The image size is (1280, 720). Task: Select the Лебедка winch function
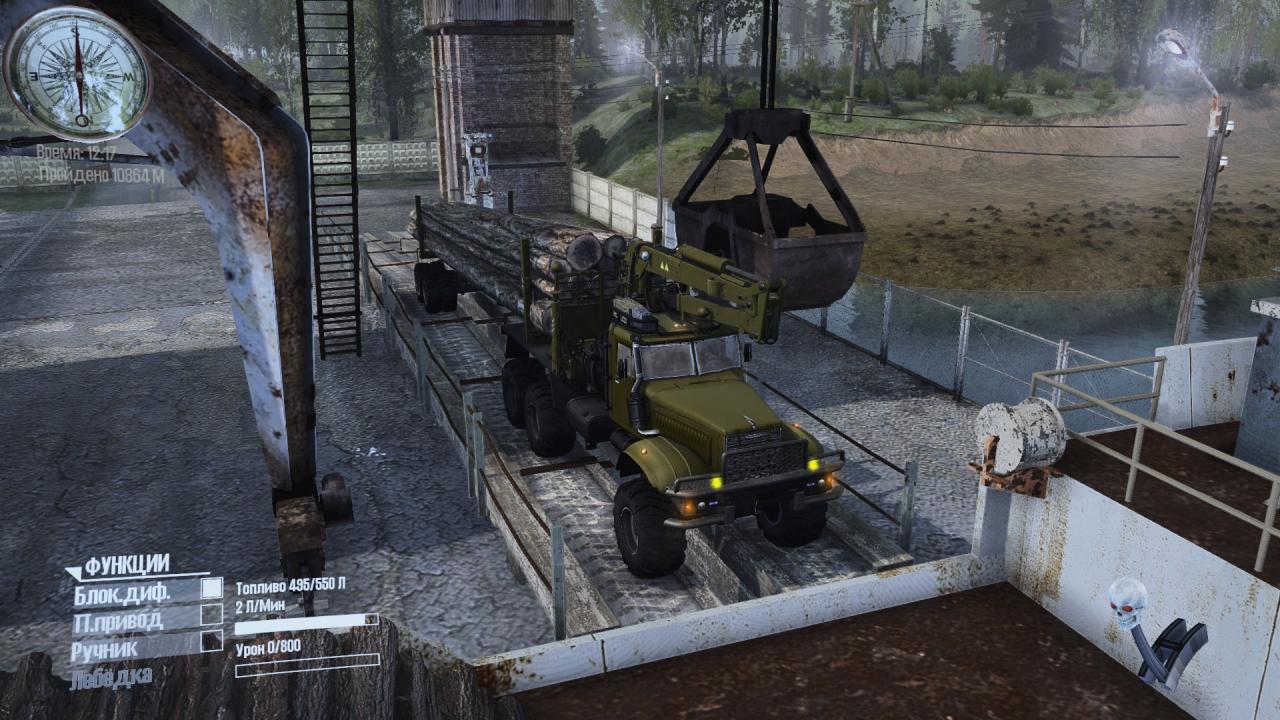point(111,677)
